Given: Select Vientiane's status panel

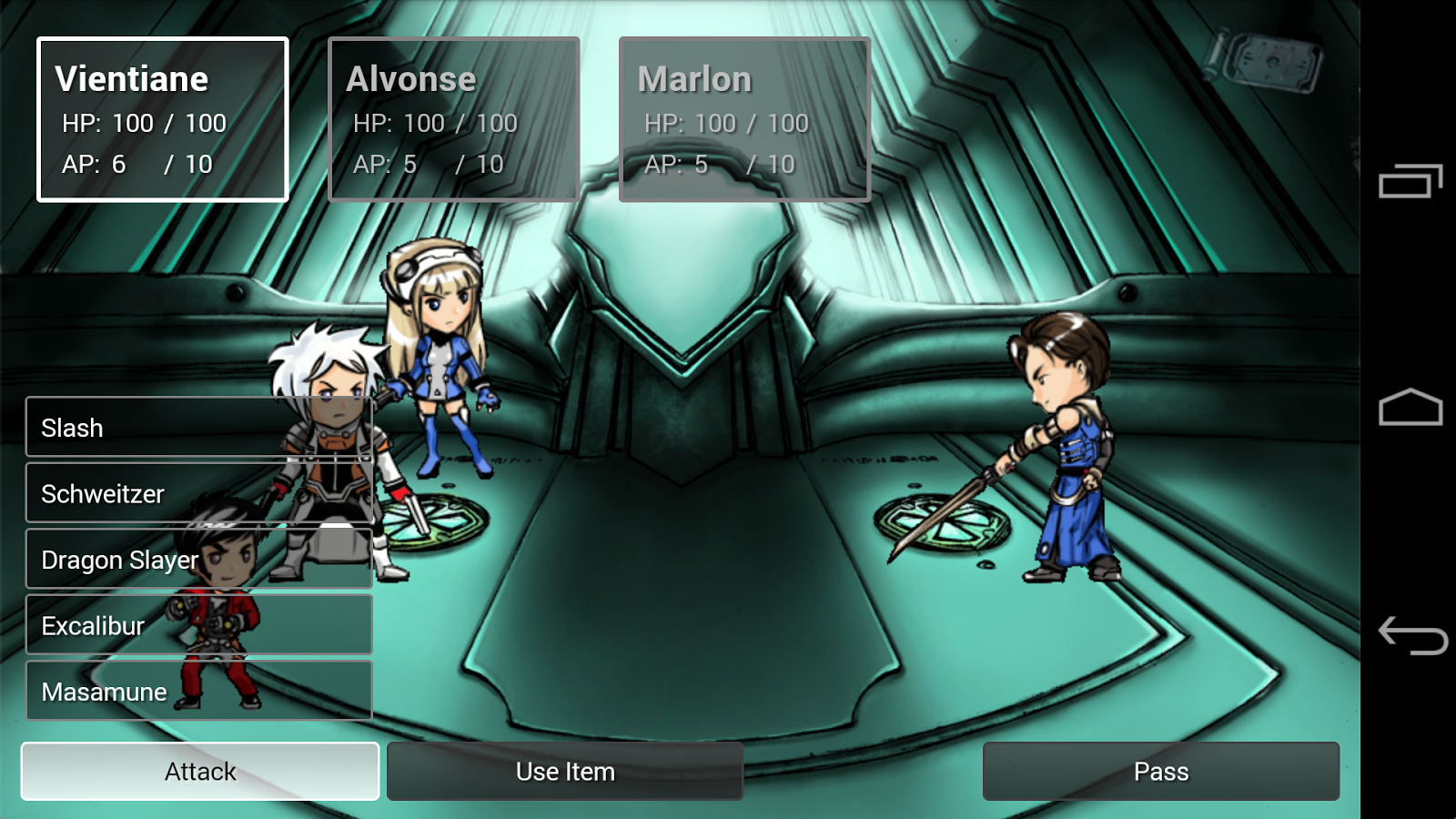Looking at the screenshot, I should click(x=162, y=120).
